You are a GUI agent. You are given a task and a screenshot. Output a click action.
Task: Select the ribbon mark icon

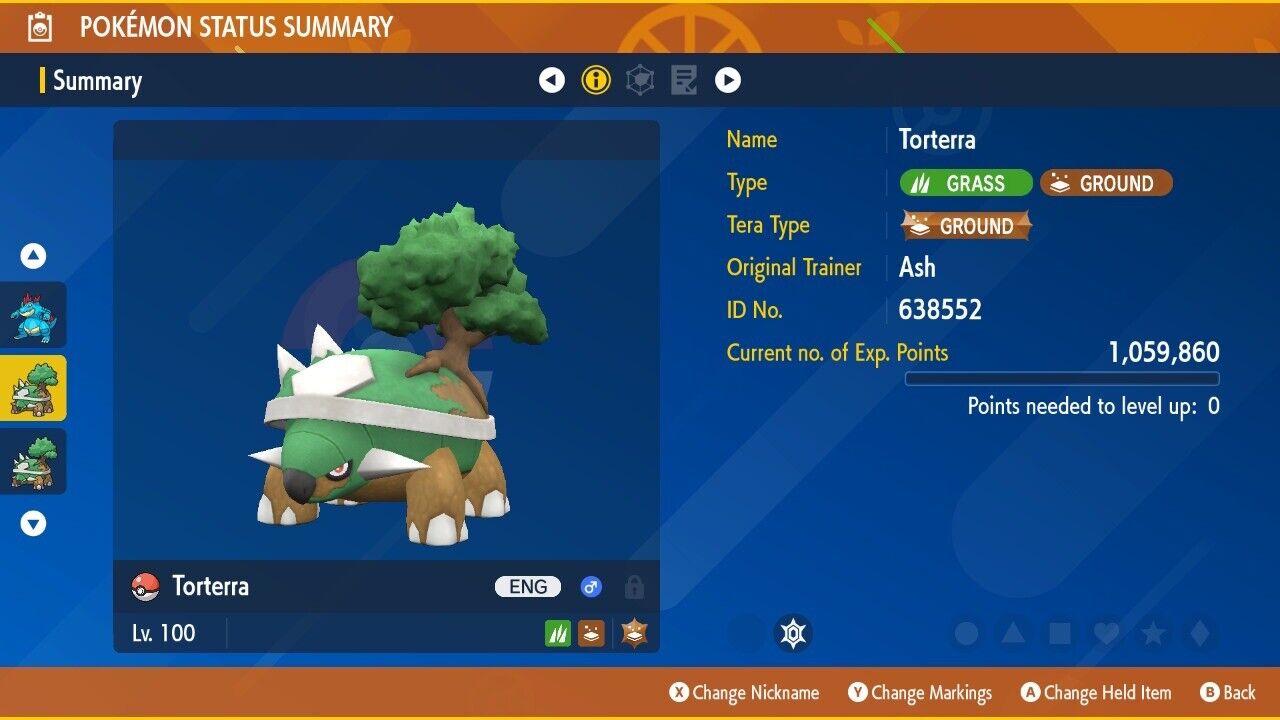tap(794, 633)
